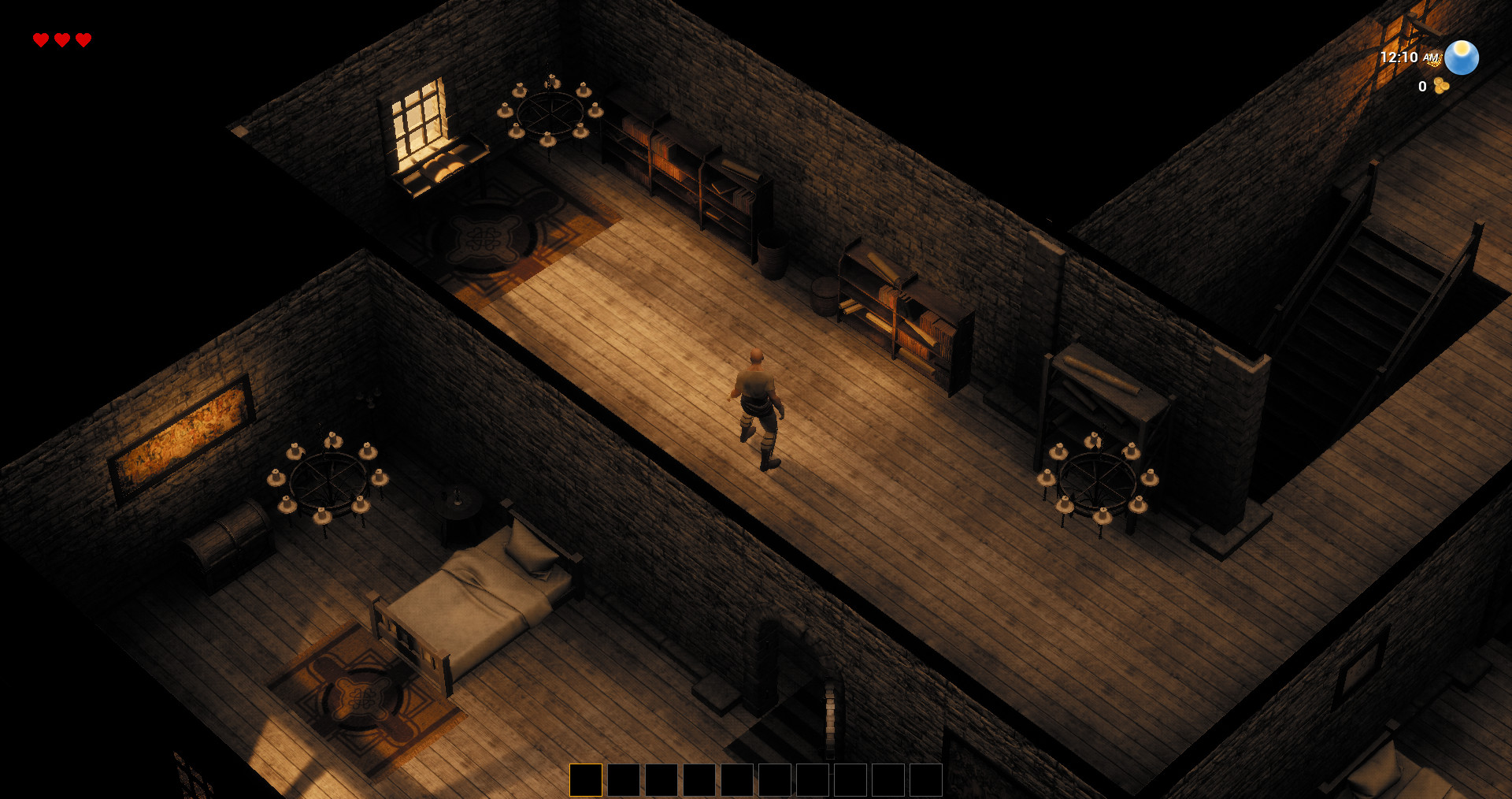Select the second hotbar slot
1512x799 pixels.
click(x=624, y=779)
